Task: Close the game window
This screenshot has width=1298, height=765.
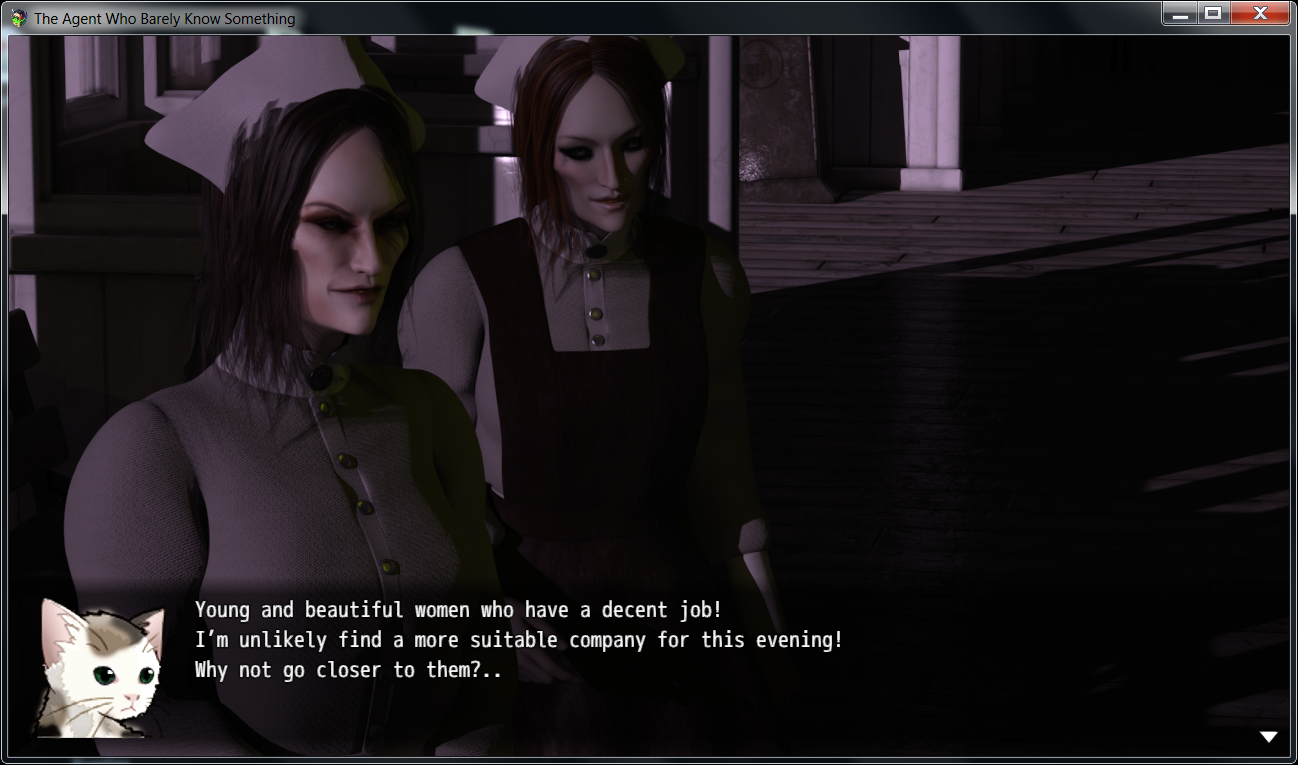Action: [1262, 14]
